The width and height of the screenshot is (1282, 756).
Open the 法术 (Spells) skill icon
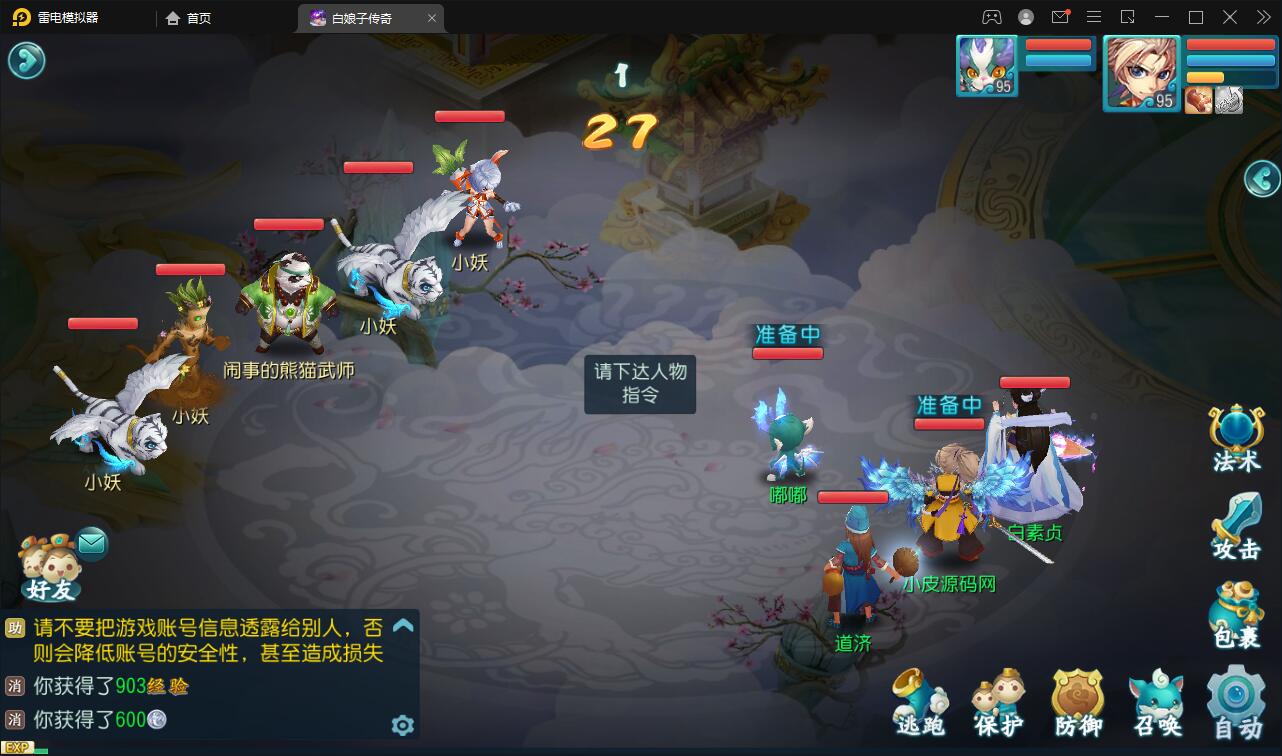click(1236, 433)
